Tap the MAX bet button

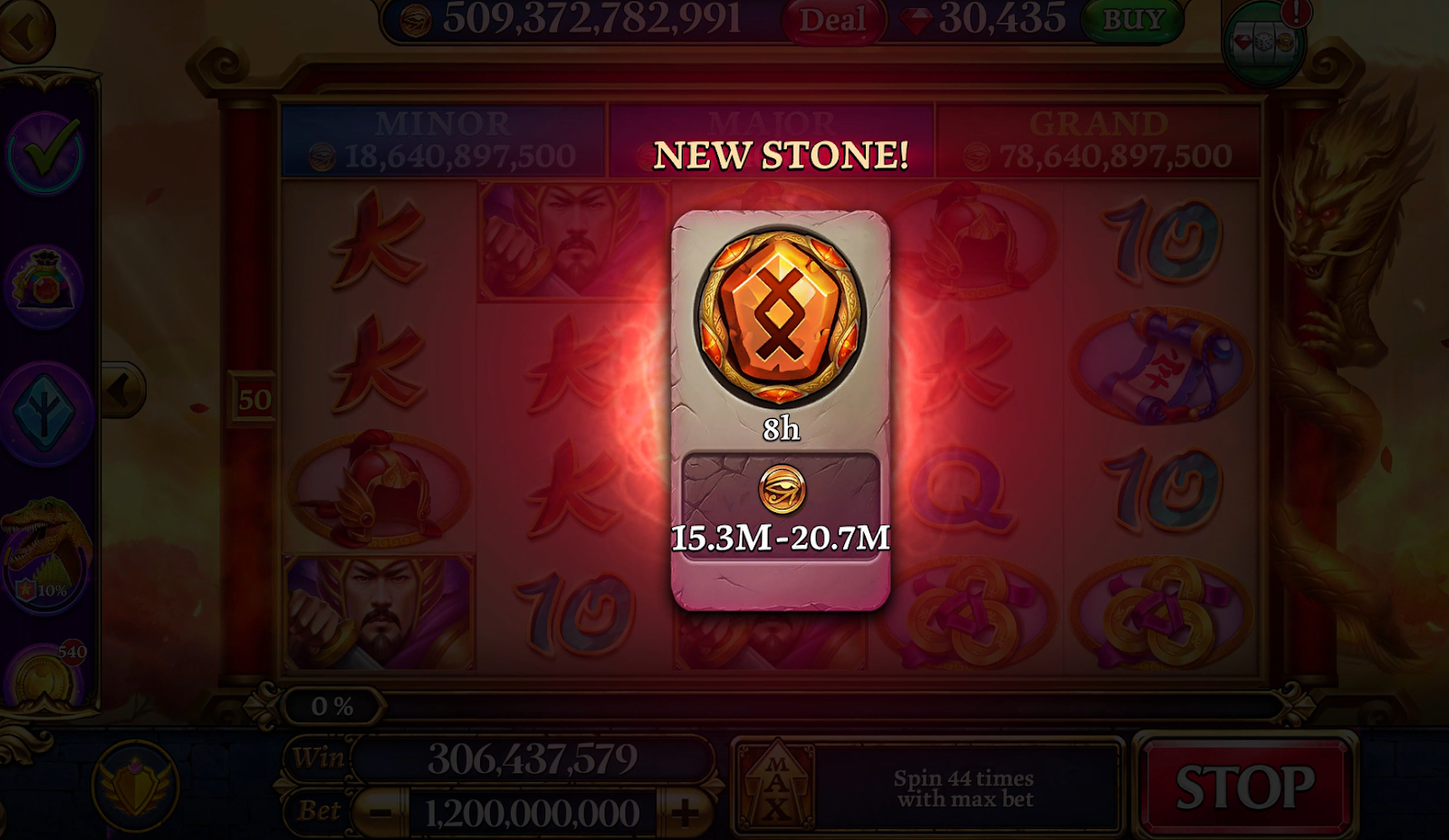click(777, 784)
